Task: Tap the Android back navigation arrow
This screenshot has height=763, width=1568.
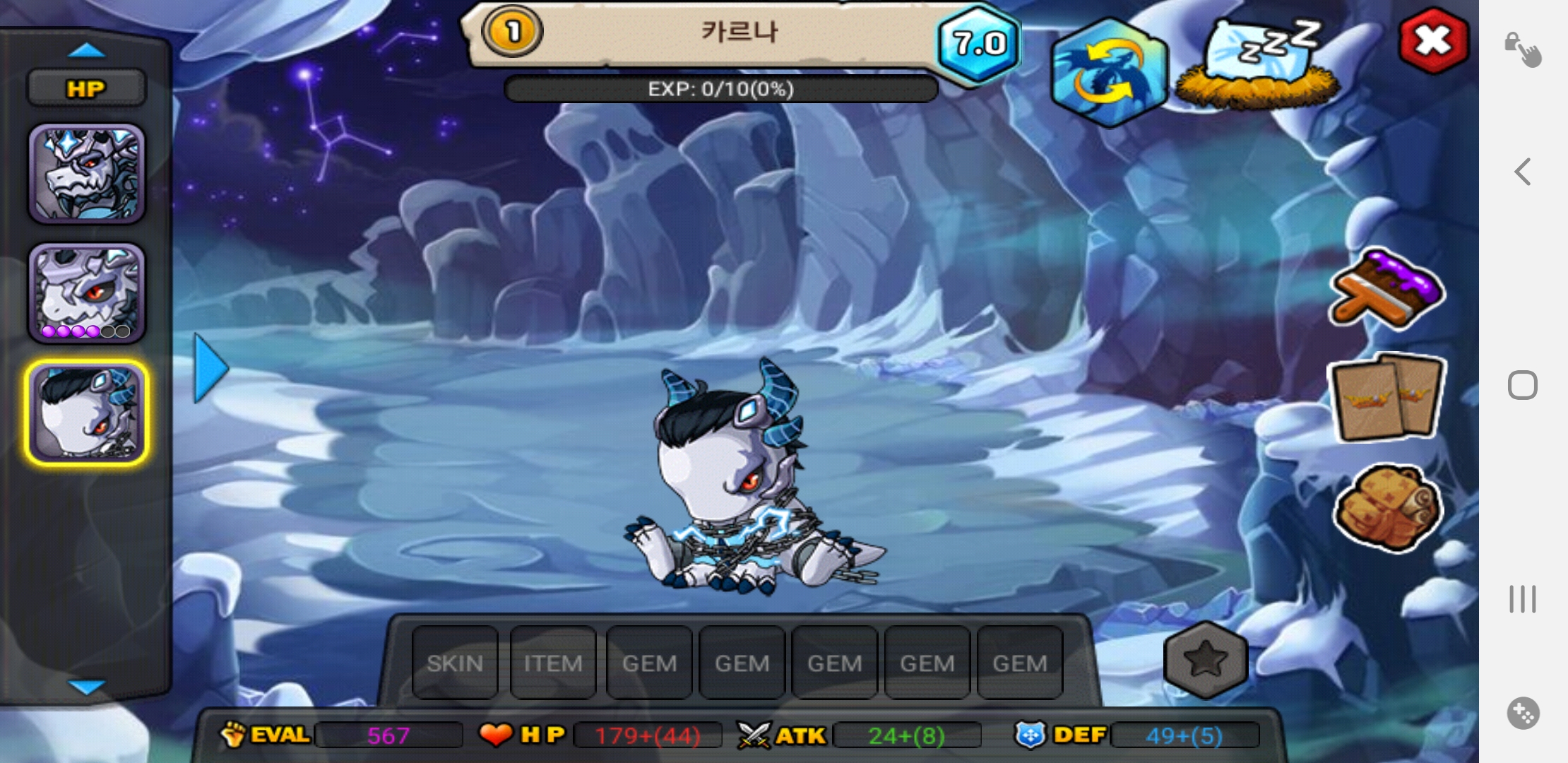Action: tap(1523, 172)
